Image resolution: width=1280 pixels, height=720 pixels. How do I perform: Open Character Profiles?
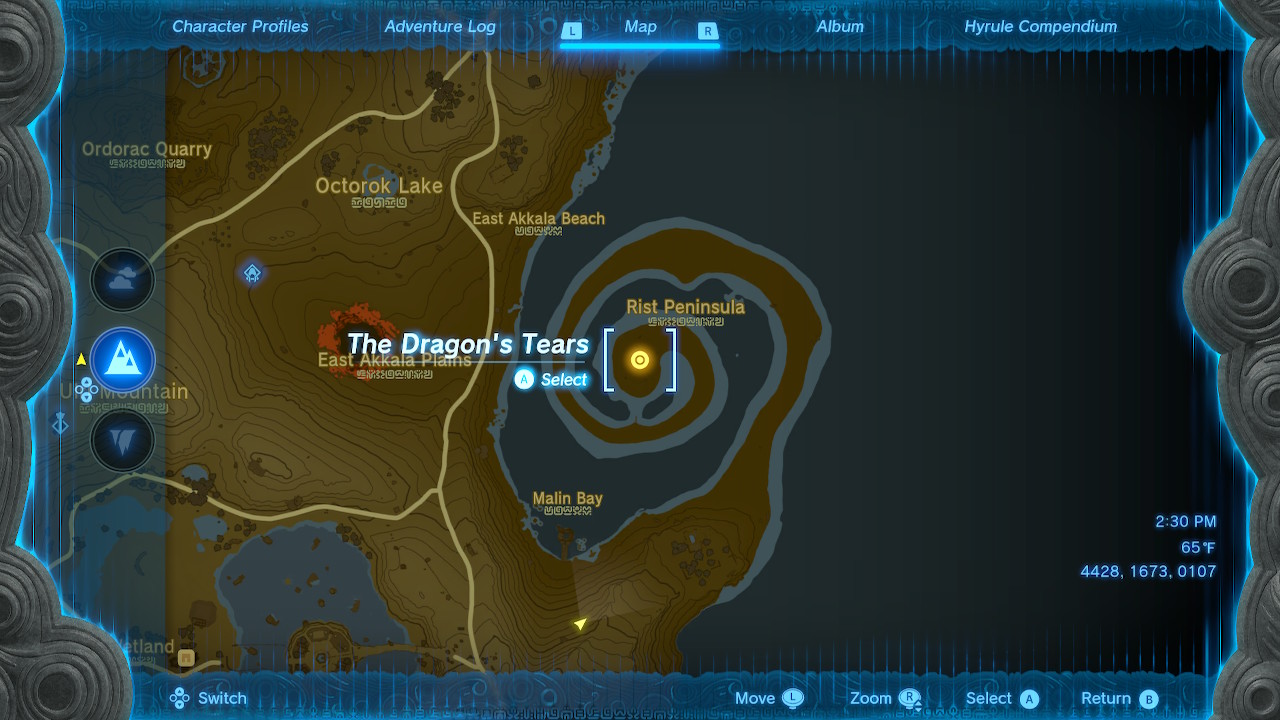point(240,26)
